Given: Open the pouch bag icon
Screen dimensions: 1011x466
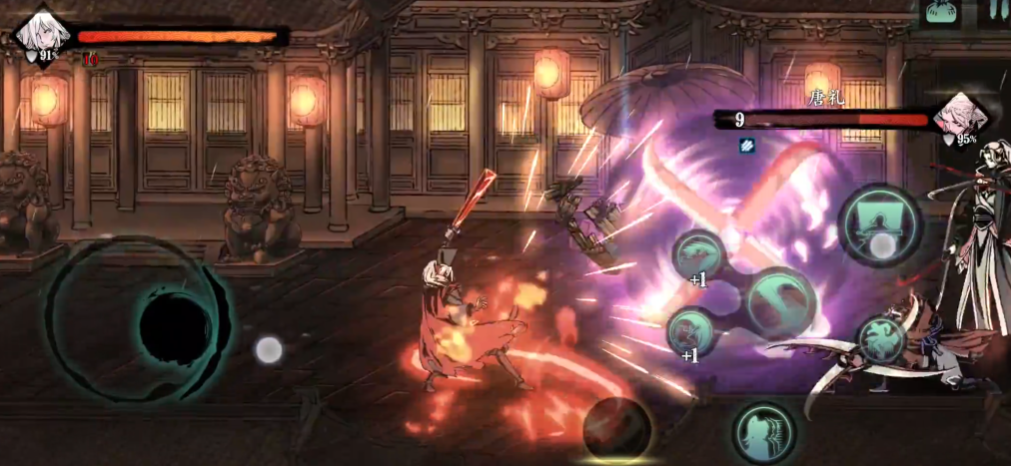Looking at the screenshot, I should tap(941, 11).
